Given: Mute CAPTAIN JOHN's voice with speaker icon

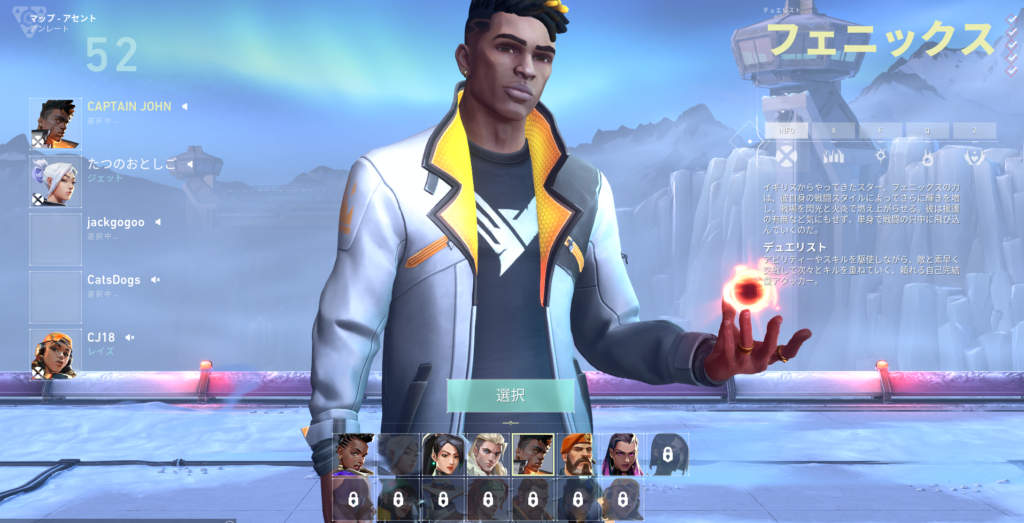Looking at the screenshot, I should (x=184, y=106).
